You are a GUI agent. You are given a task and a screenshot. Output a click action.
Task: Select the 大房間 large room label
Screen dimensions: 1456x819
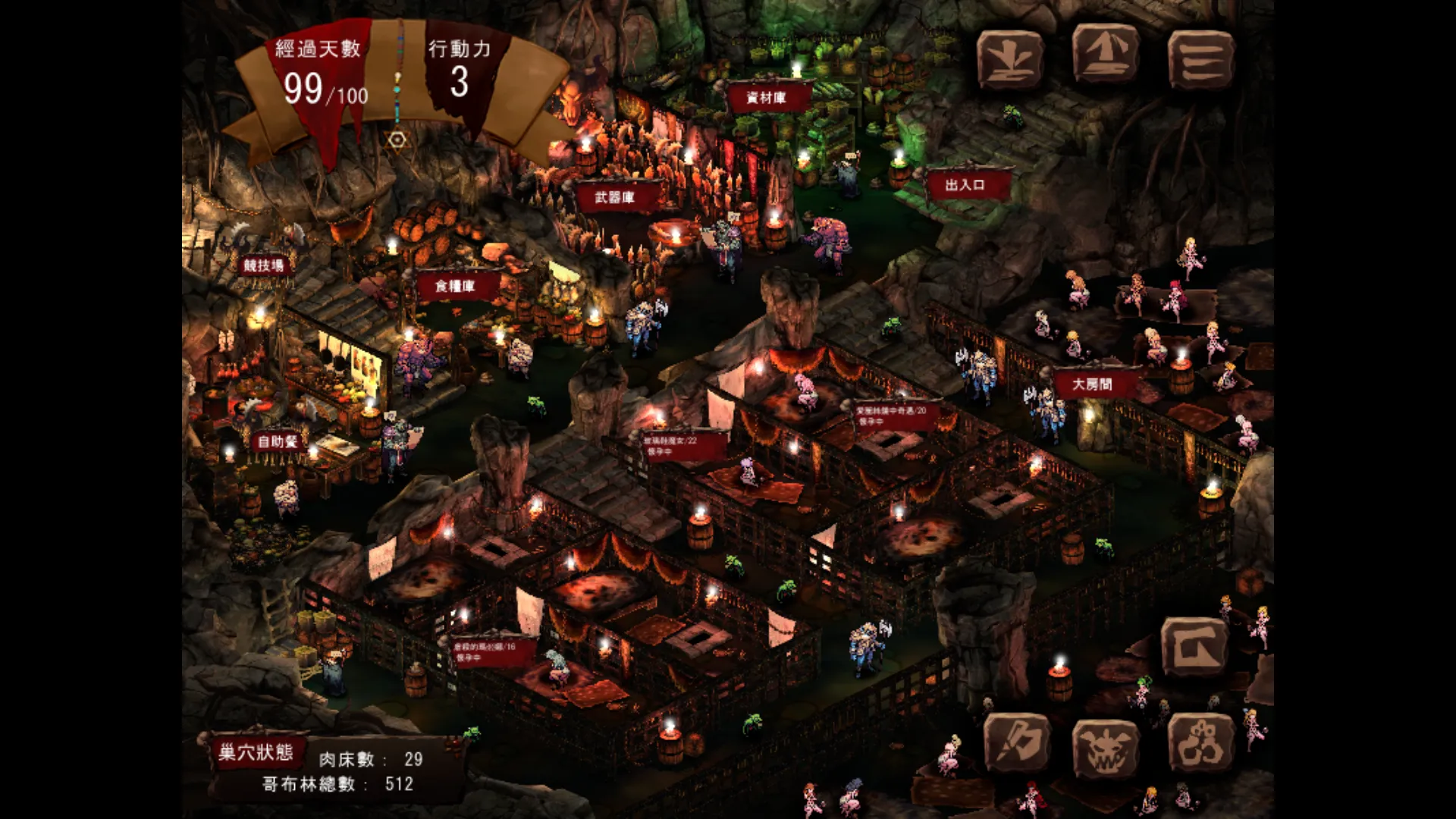click(1092, 384)
